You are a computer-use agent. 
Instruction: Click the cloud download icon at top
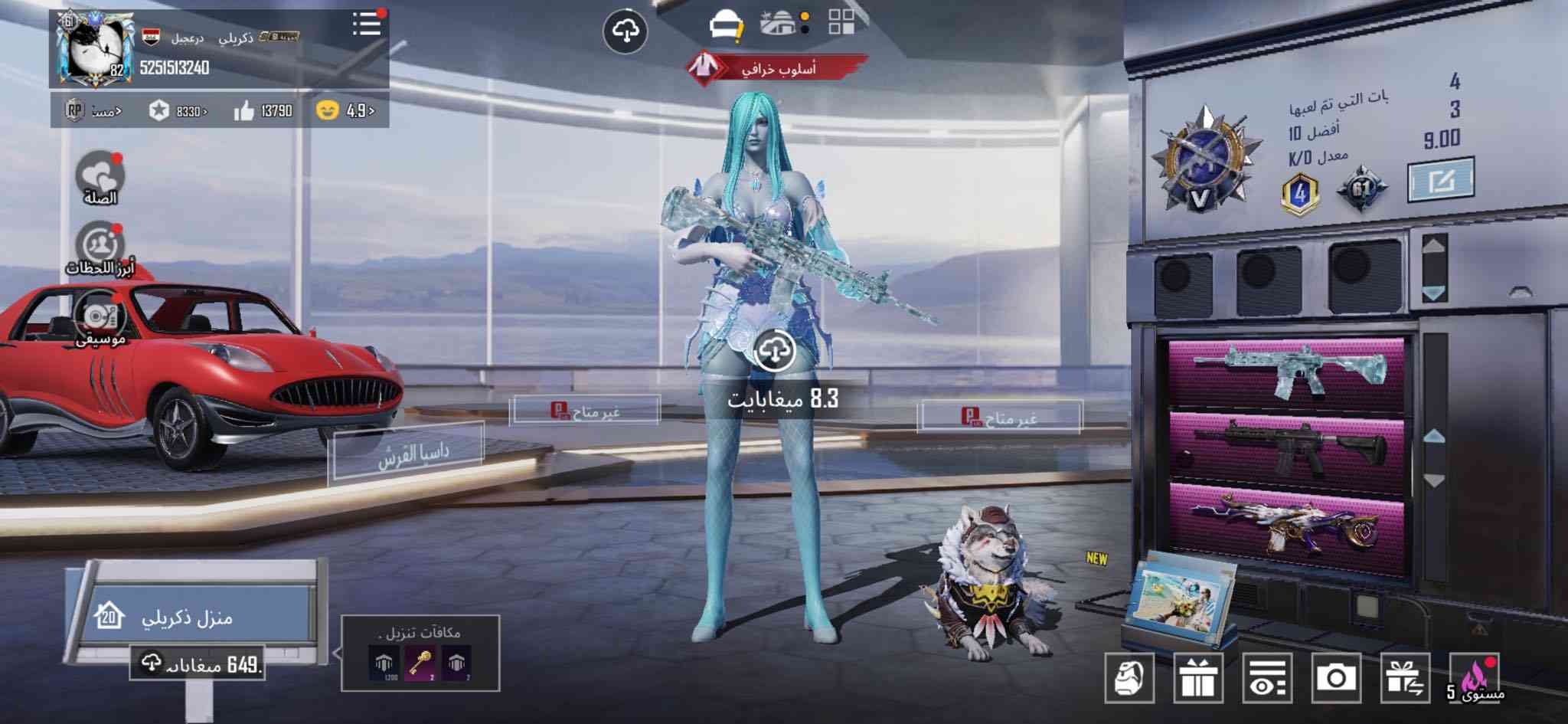[x=626, y=32]
